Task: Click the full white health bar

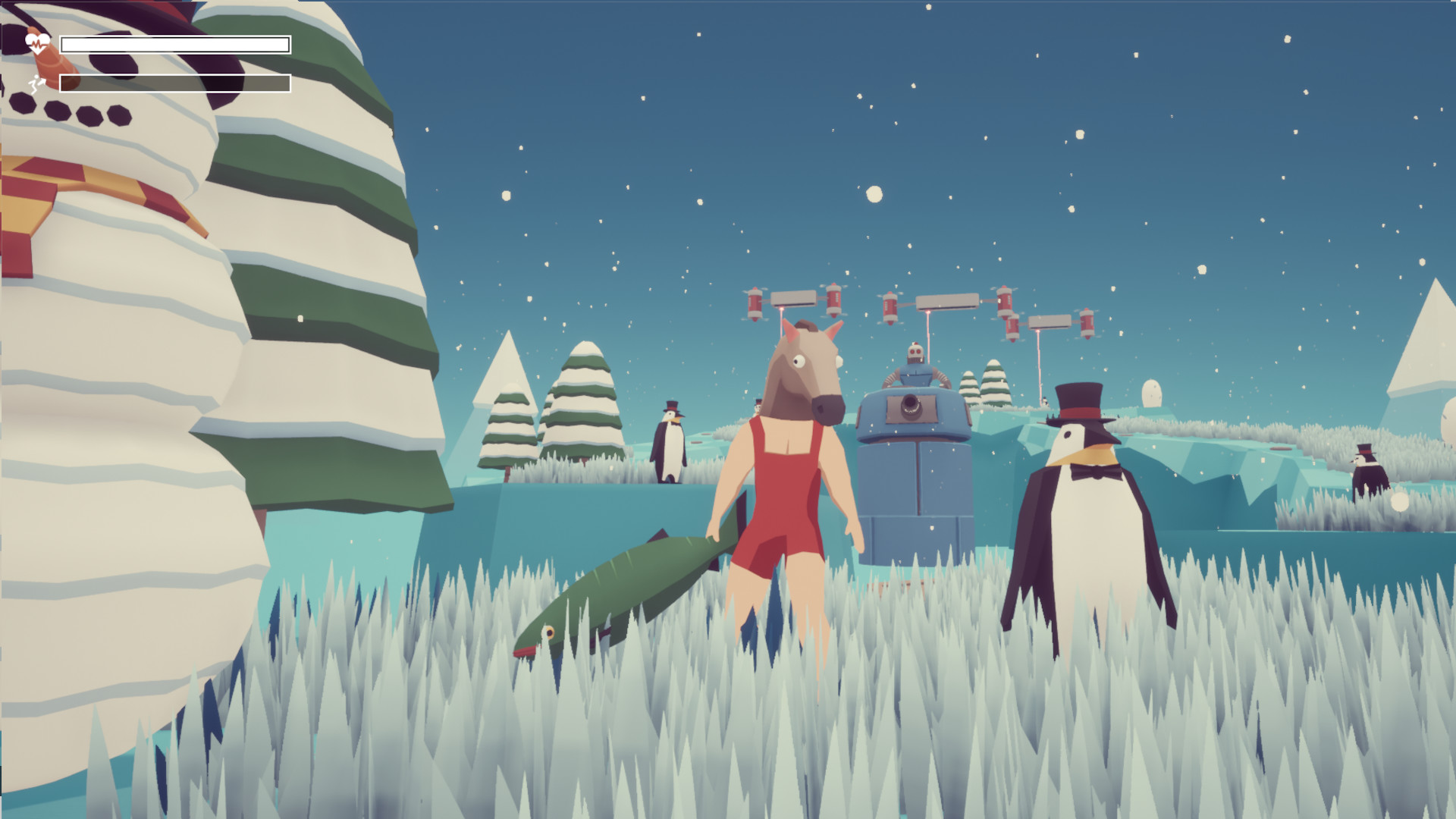Action: point(174,45)
